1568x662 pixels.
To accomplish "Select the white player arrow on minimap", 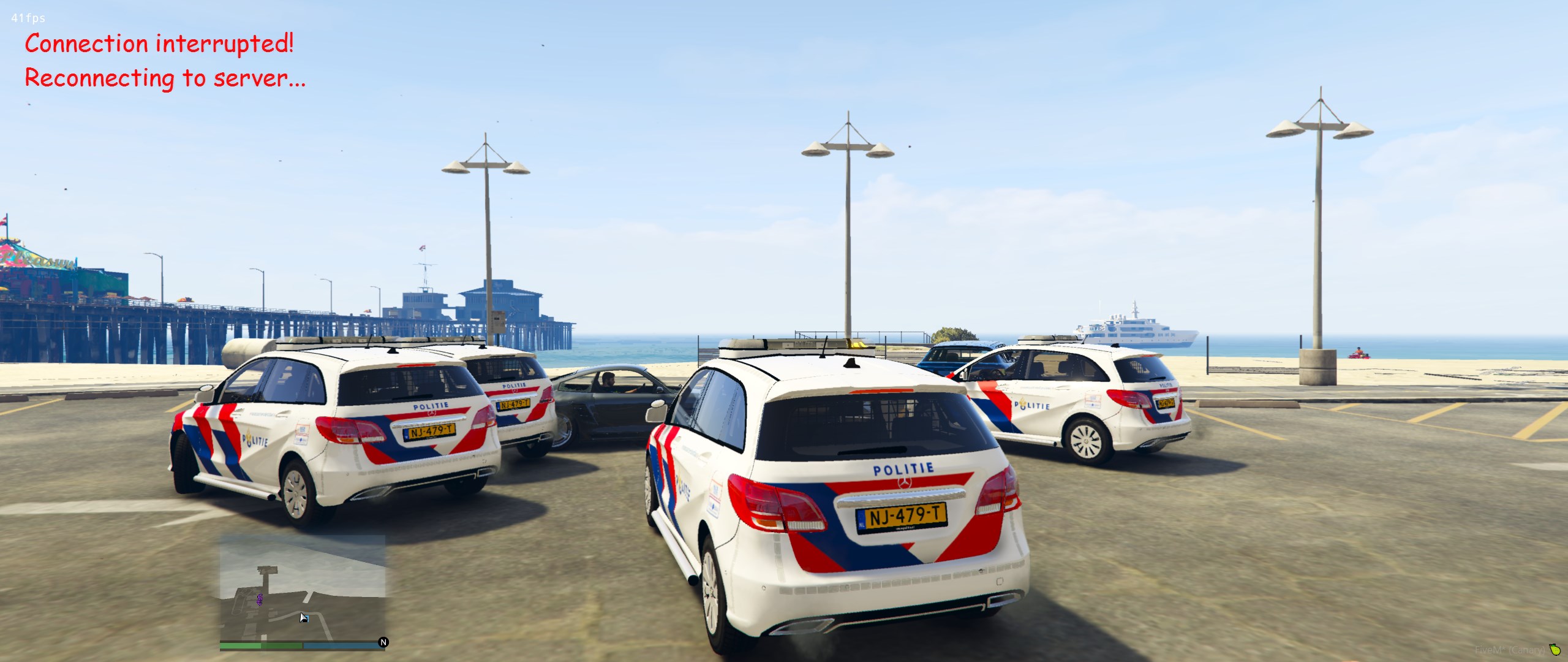I will (303, 617).
